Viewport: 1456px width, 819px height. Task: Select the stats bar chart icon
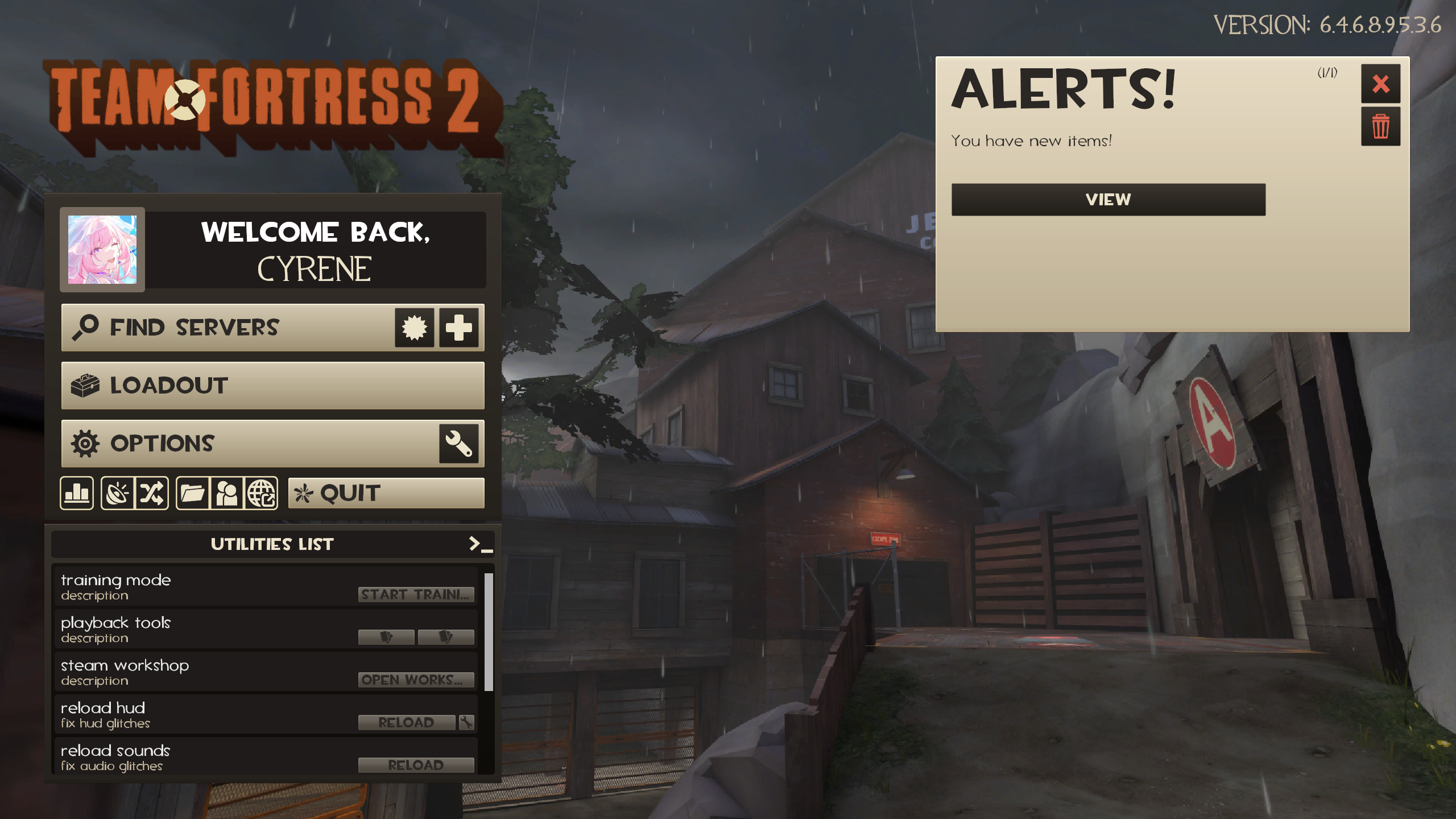click(x=76, y=493)
